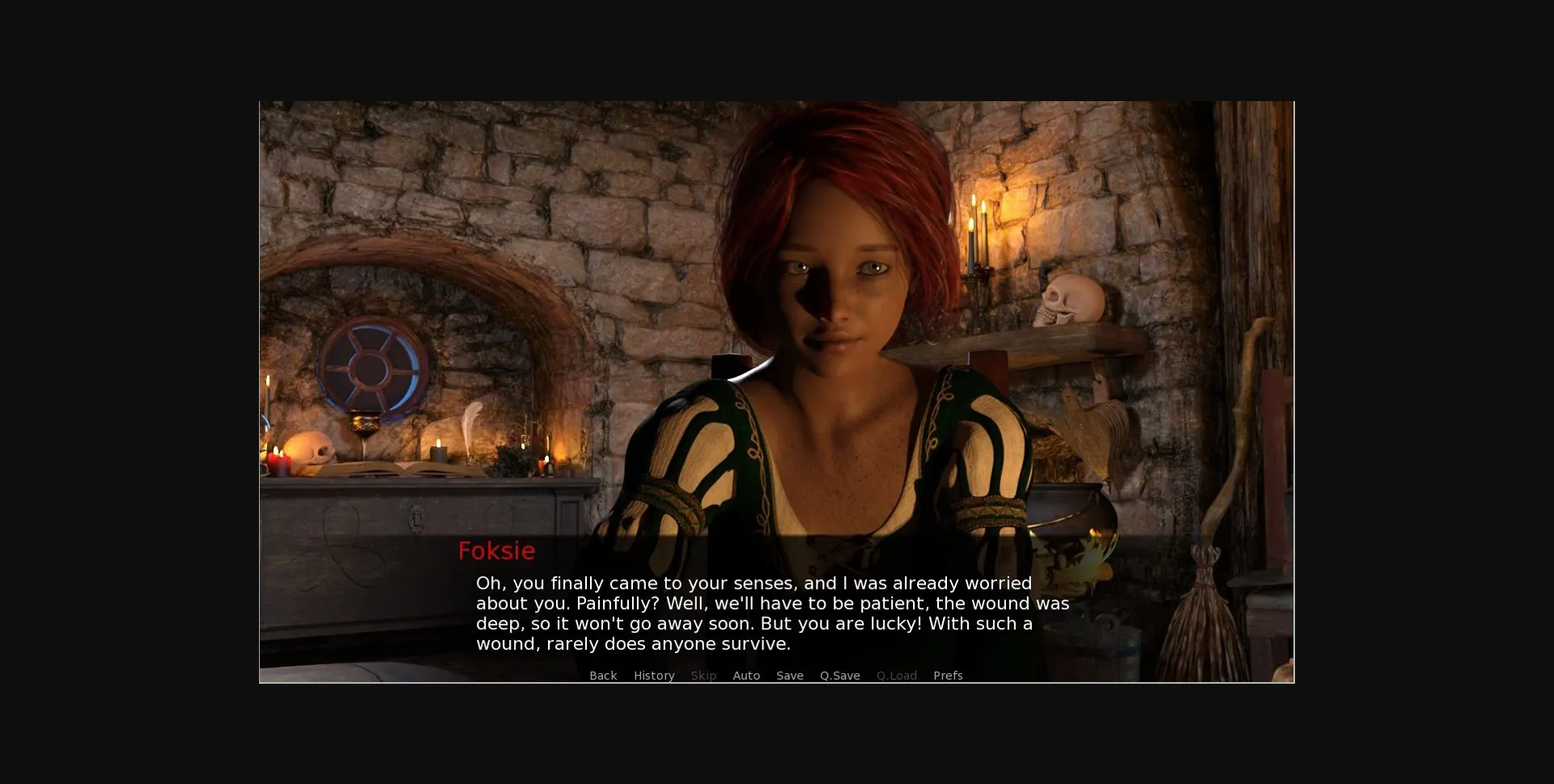Image resolution: width=1554 pixels, height=784 pixels.
Task: Open the Save game menu
Action: click(x=790, y=676)
